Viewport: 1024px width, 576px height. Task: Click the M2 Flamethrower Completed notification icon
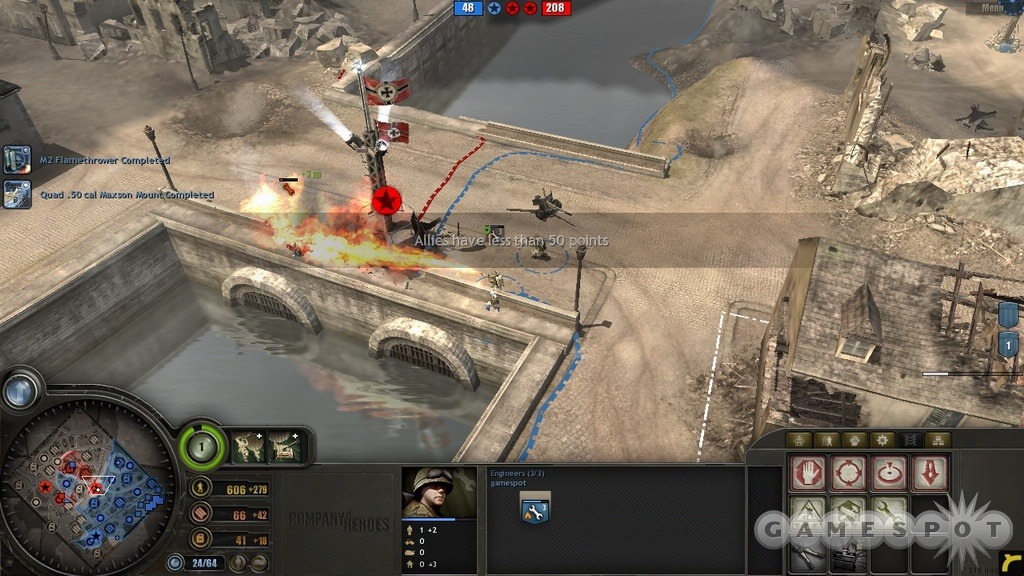tap(17, 160)
